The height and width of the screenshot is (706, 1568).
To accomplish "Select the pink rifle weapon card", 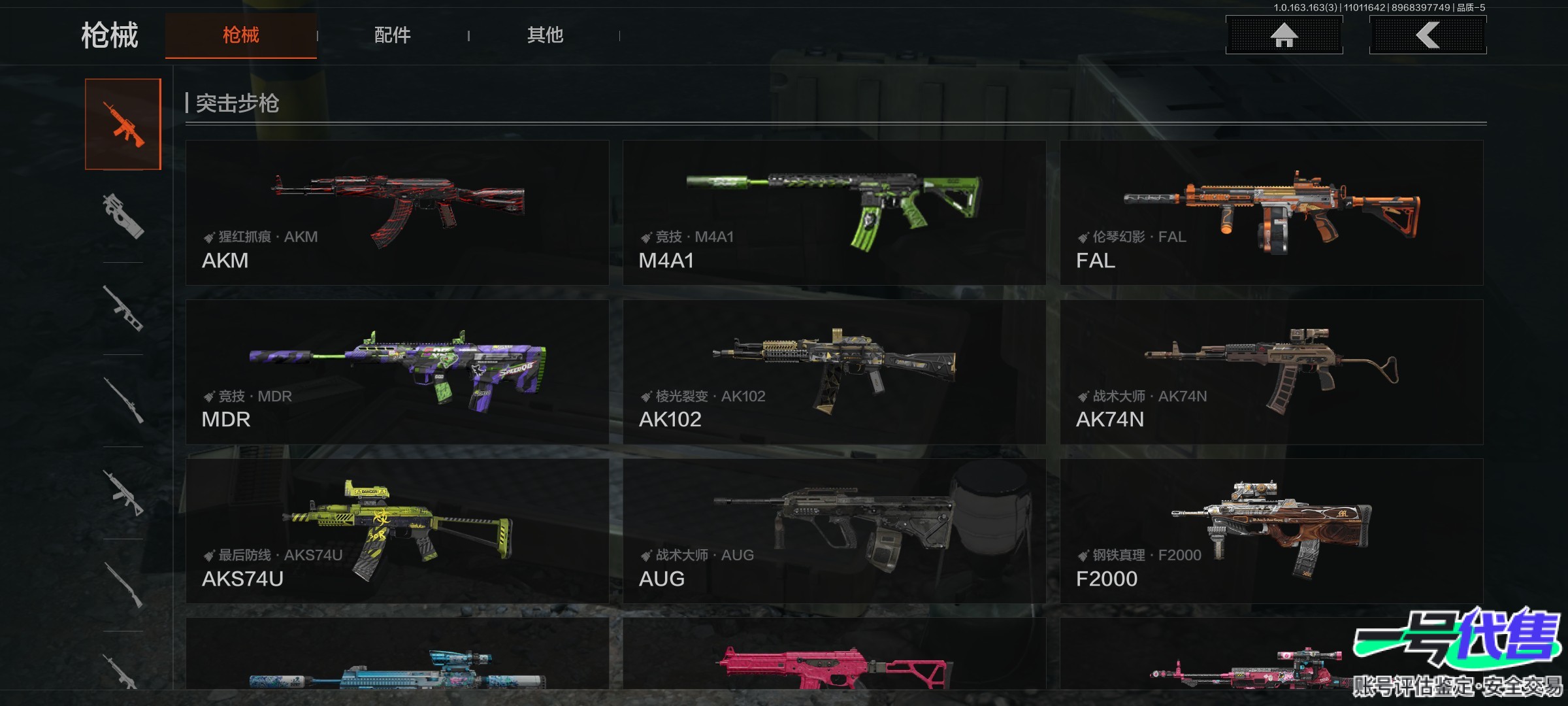I will pyautogui.click(x=834, y=657).
